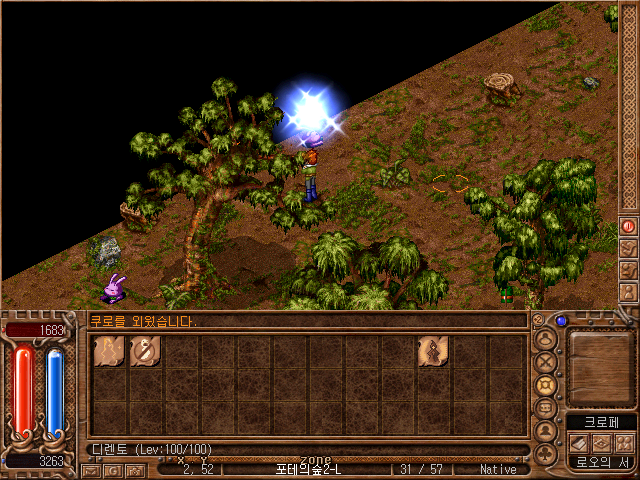The image size is (640, 480).
Task: Open the book icon under 크로페
Action: pyautogui.click(x=579, y=442)
